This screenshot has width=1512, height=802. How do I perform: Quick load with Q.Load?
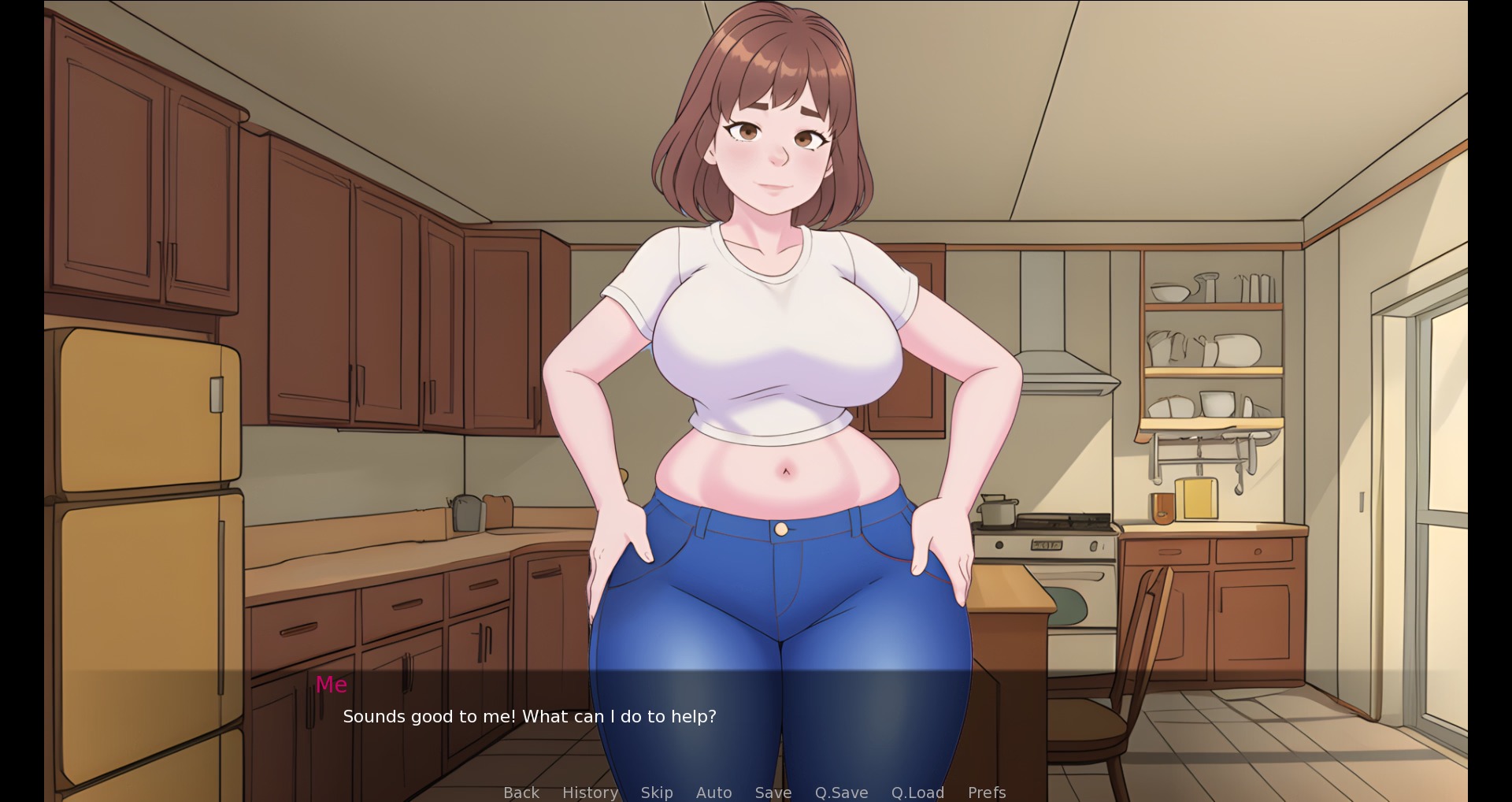point(917,792)
